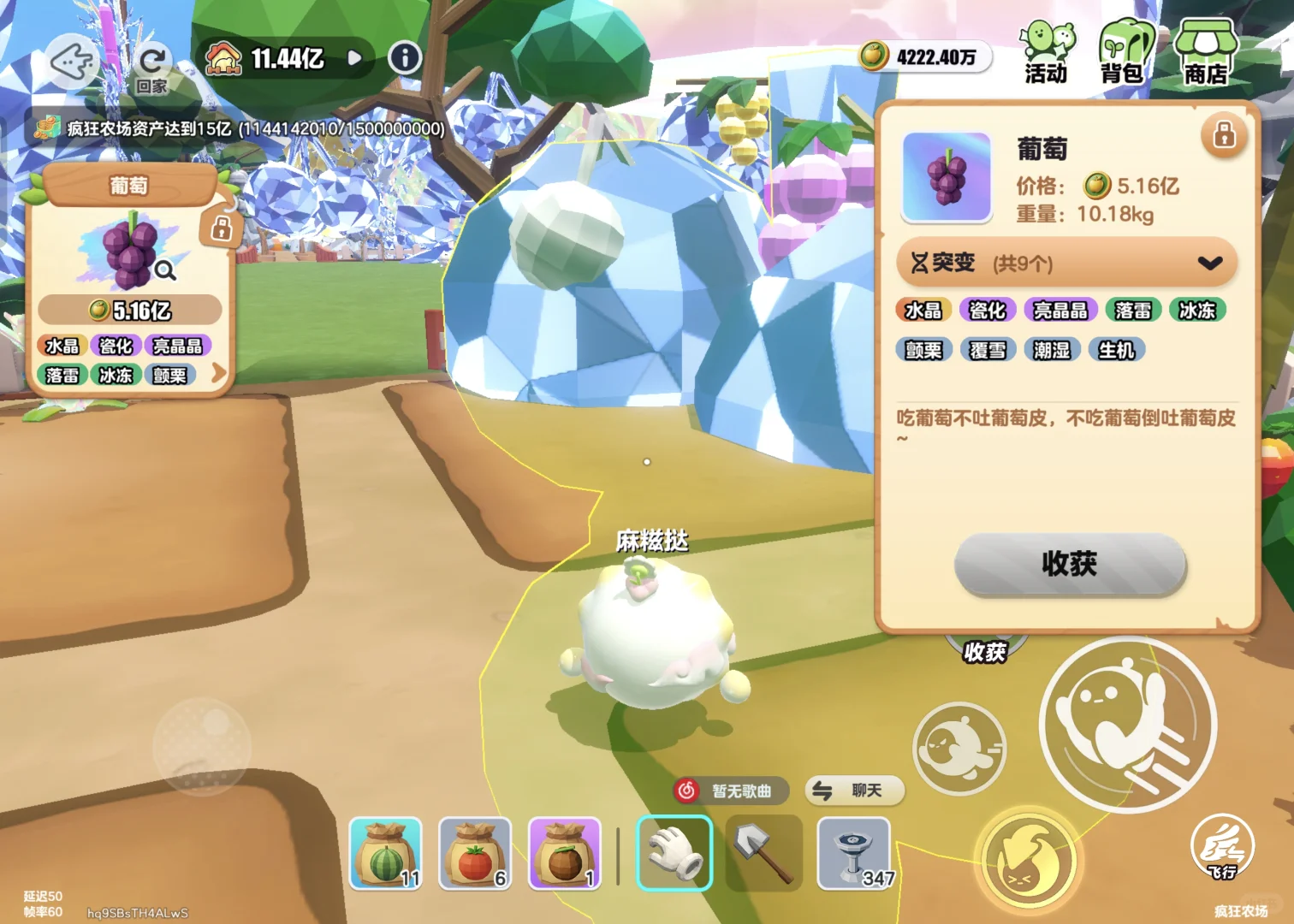
Task: Select the watermelon seed bag
Action: point(385,854)
